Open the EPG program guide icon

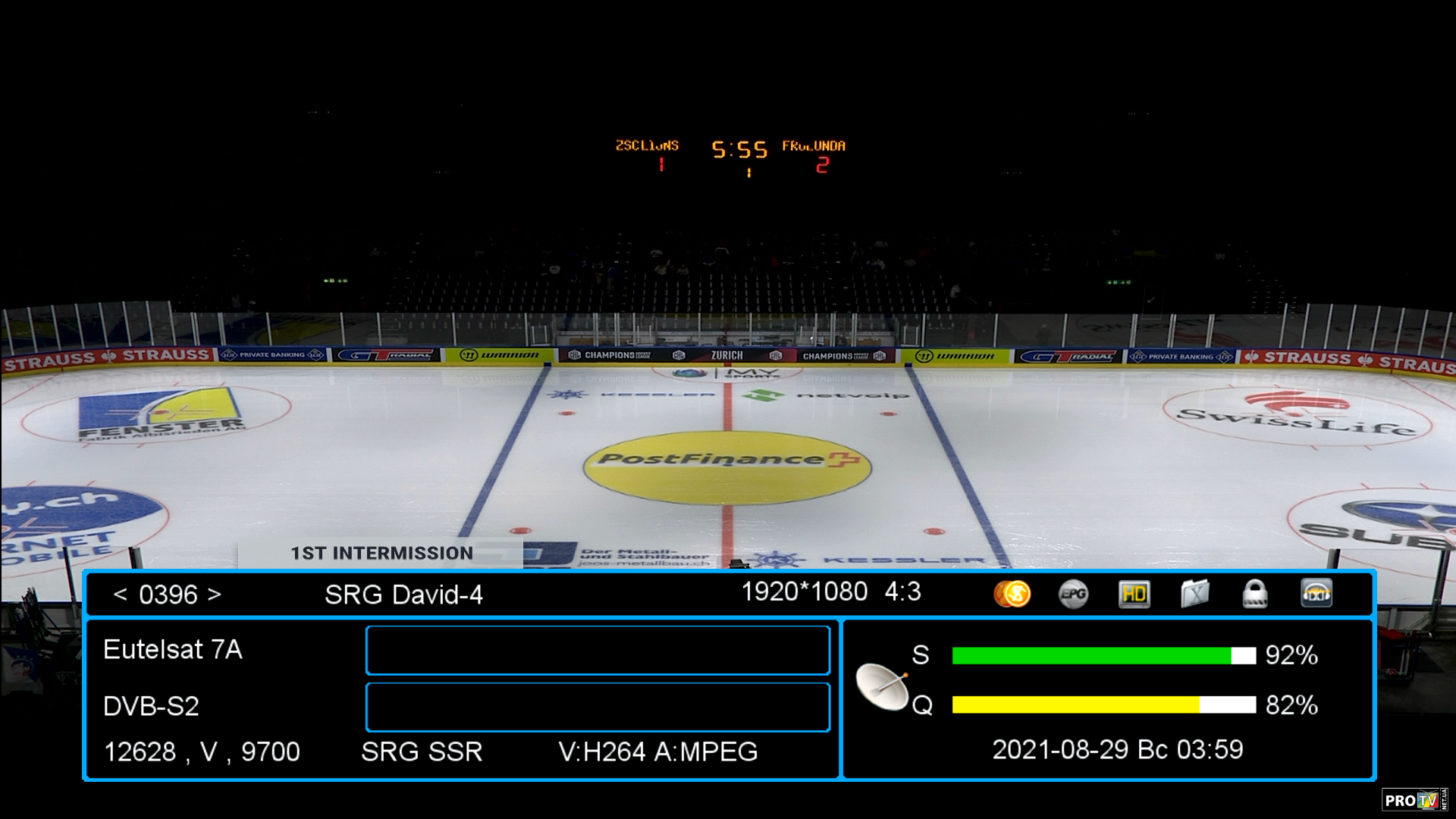[x=1073, y=594]
